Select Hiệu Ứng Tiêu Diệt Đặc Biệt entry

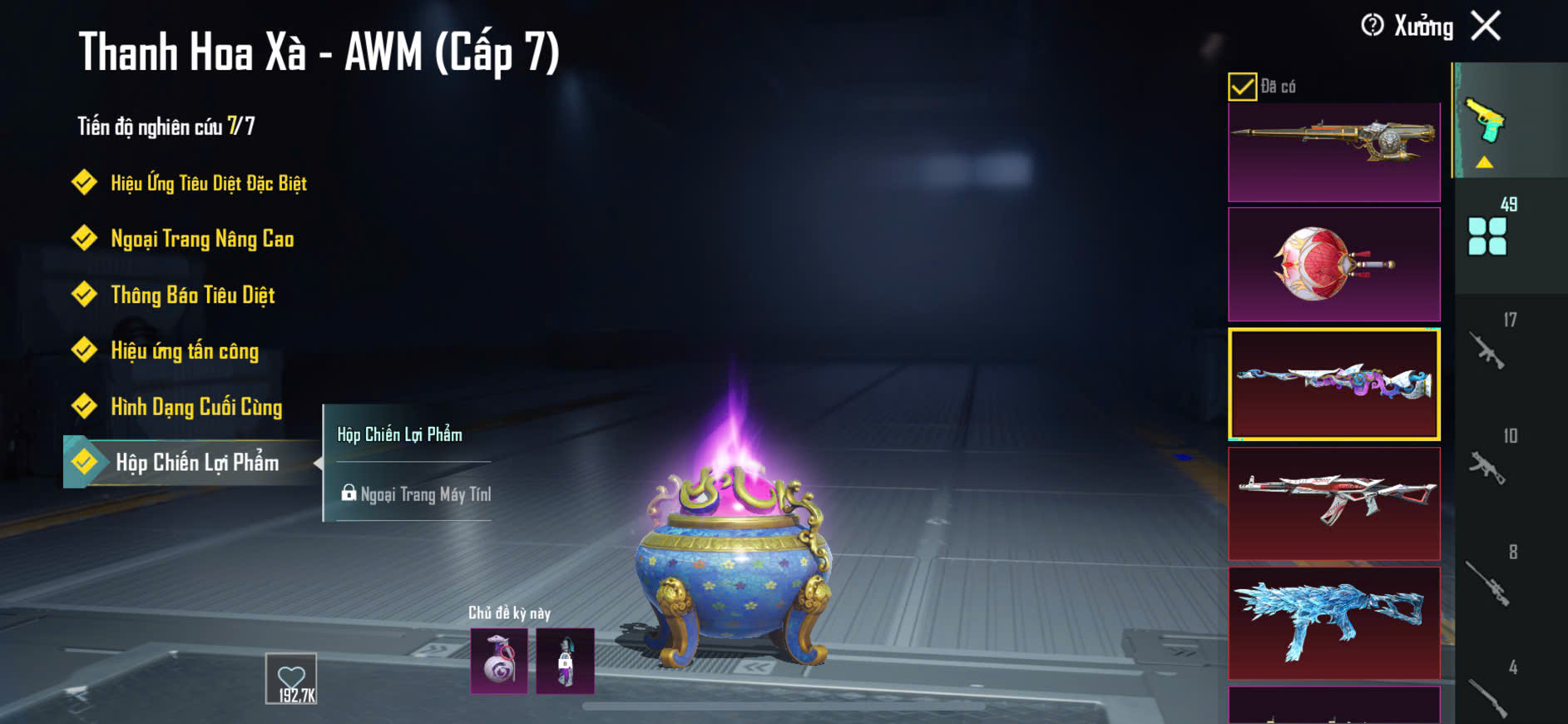click(x=208, y=183)
